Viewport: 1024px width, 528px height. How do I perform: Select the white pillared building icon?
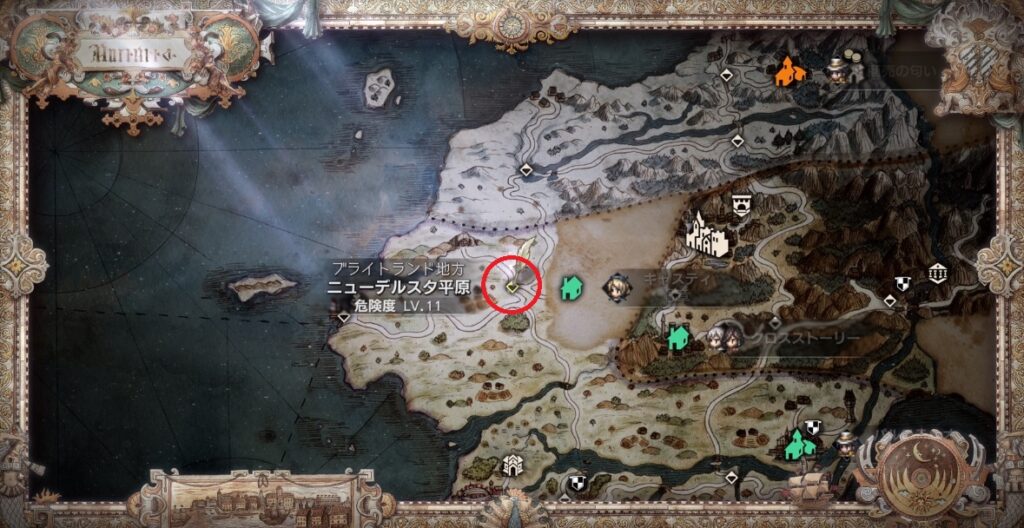[x=937, y=272]
